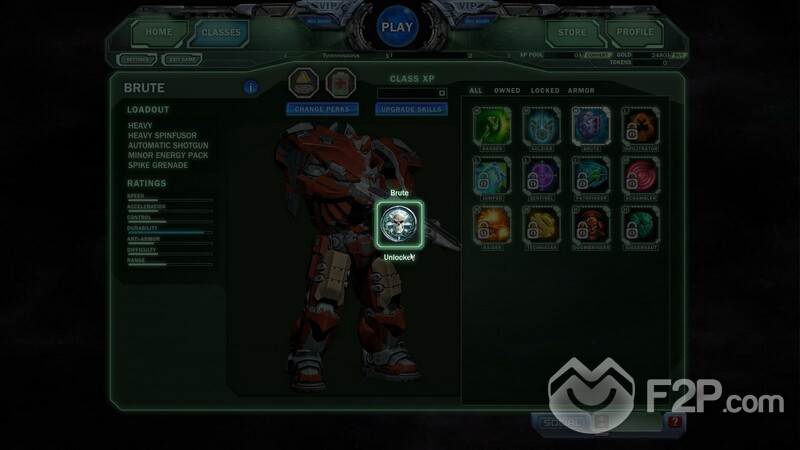Screen dimensions: 800x450
Task: Show only LOCKED classes
Action: [x=545, y=91]
